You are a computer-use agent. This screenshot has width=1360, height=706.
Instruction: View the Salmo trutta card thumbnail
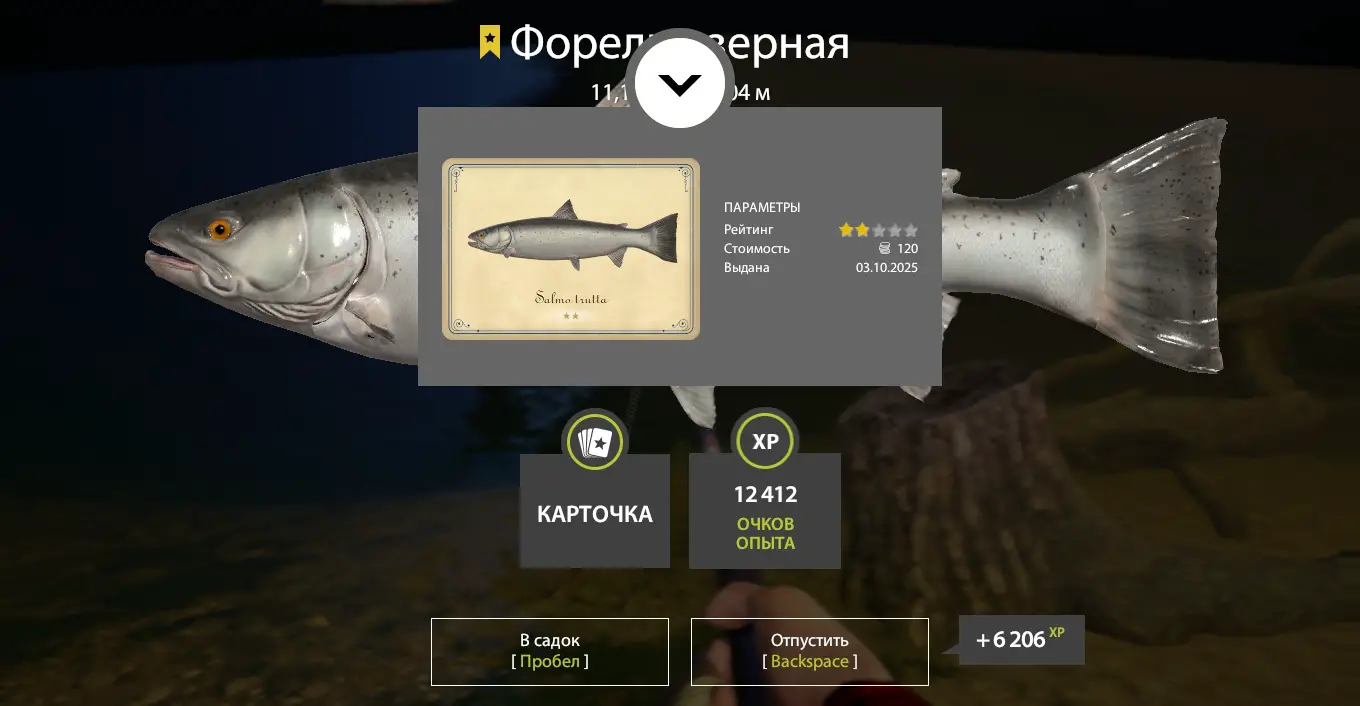pyautogui.click(x=571, y=249)
